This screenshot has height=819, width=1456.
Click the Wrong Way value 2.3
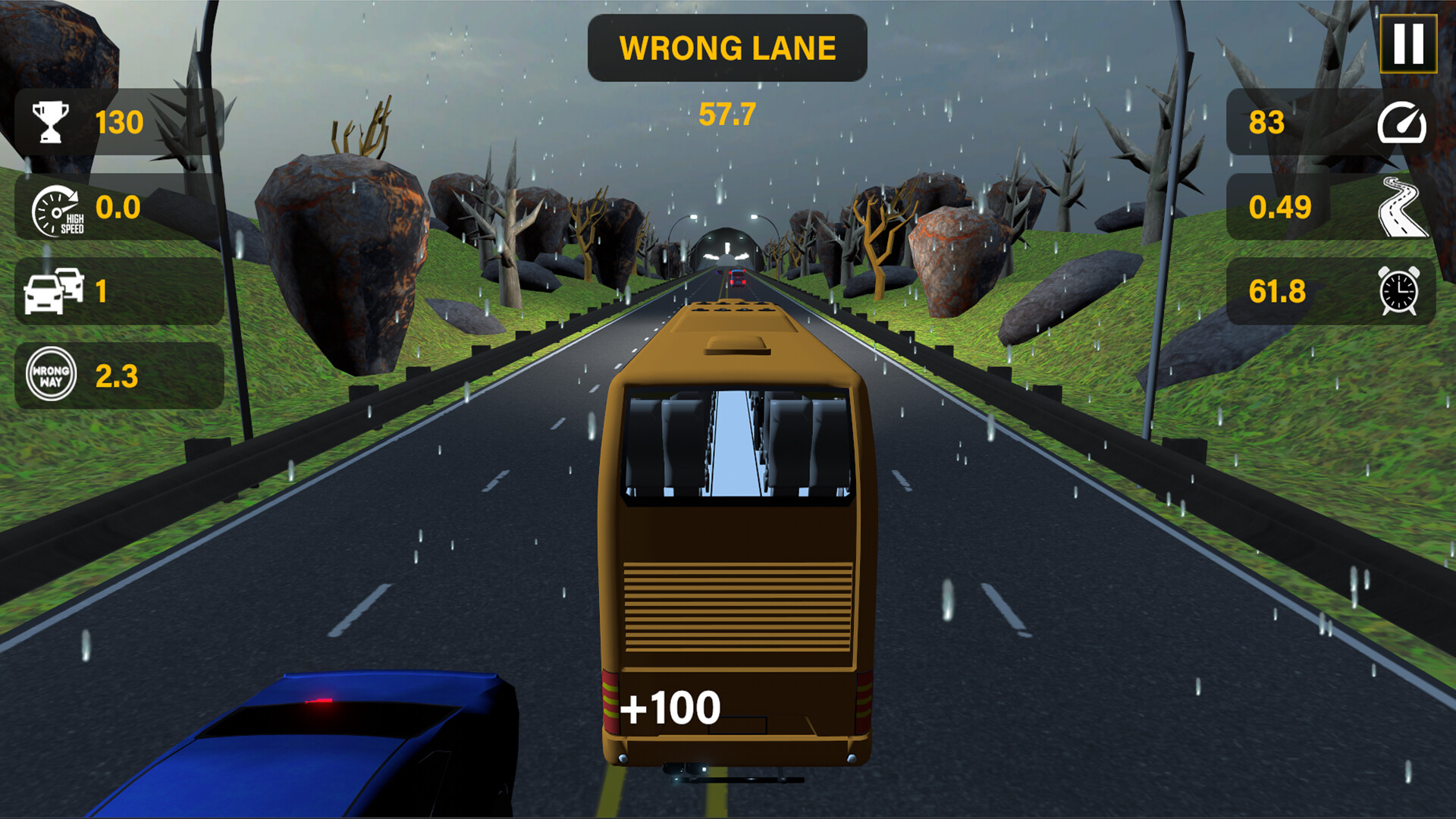click(x=115, y=375)
